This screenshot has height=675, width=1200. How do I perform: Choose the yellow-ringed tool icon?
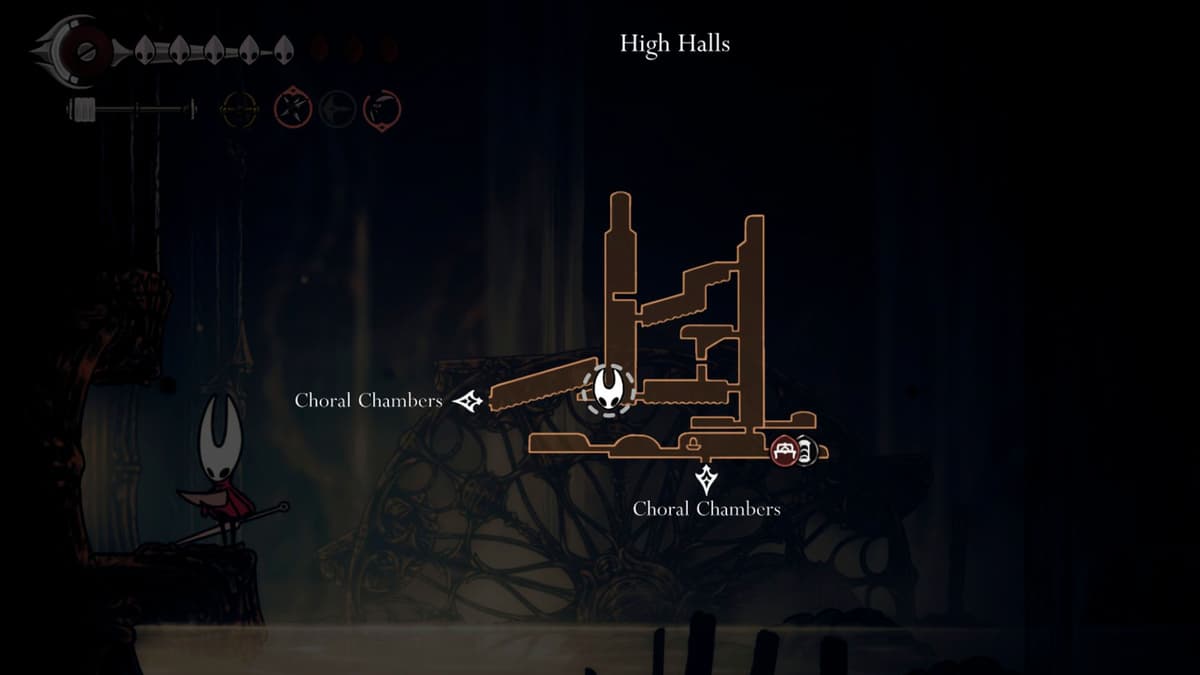pos(239,109)
